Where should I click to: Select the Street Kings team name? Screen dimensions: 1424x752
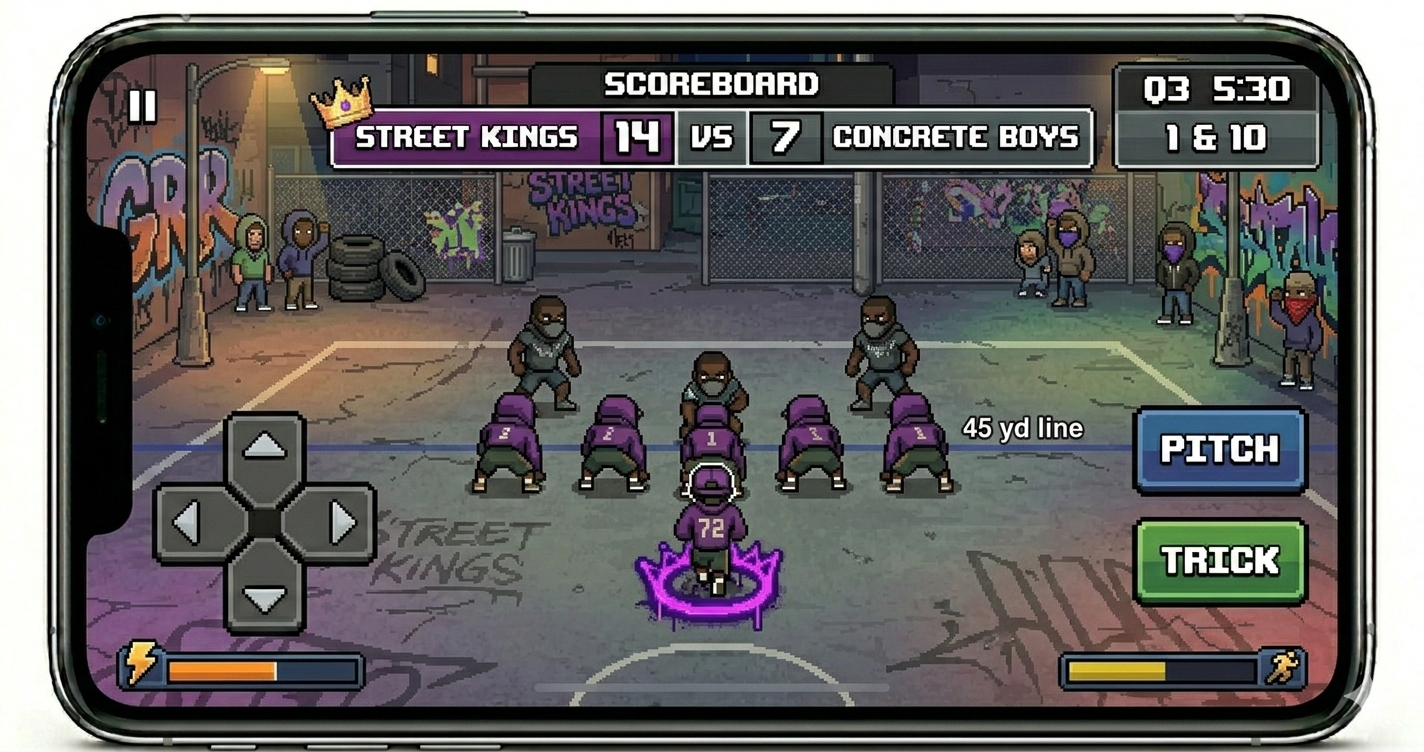coord(465,137)
